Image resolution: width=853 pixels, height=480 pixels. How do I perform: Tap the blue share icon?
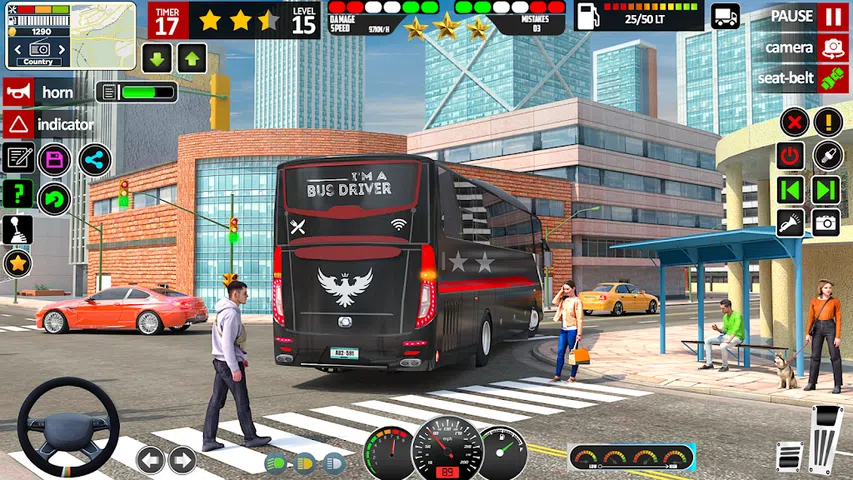[94, 159]
